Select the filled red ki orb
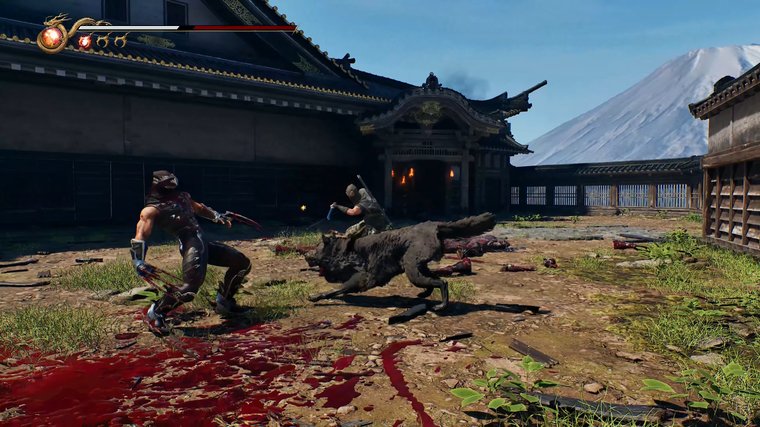 (x=85, y=42)
